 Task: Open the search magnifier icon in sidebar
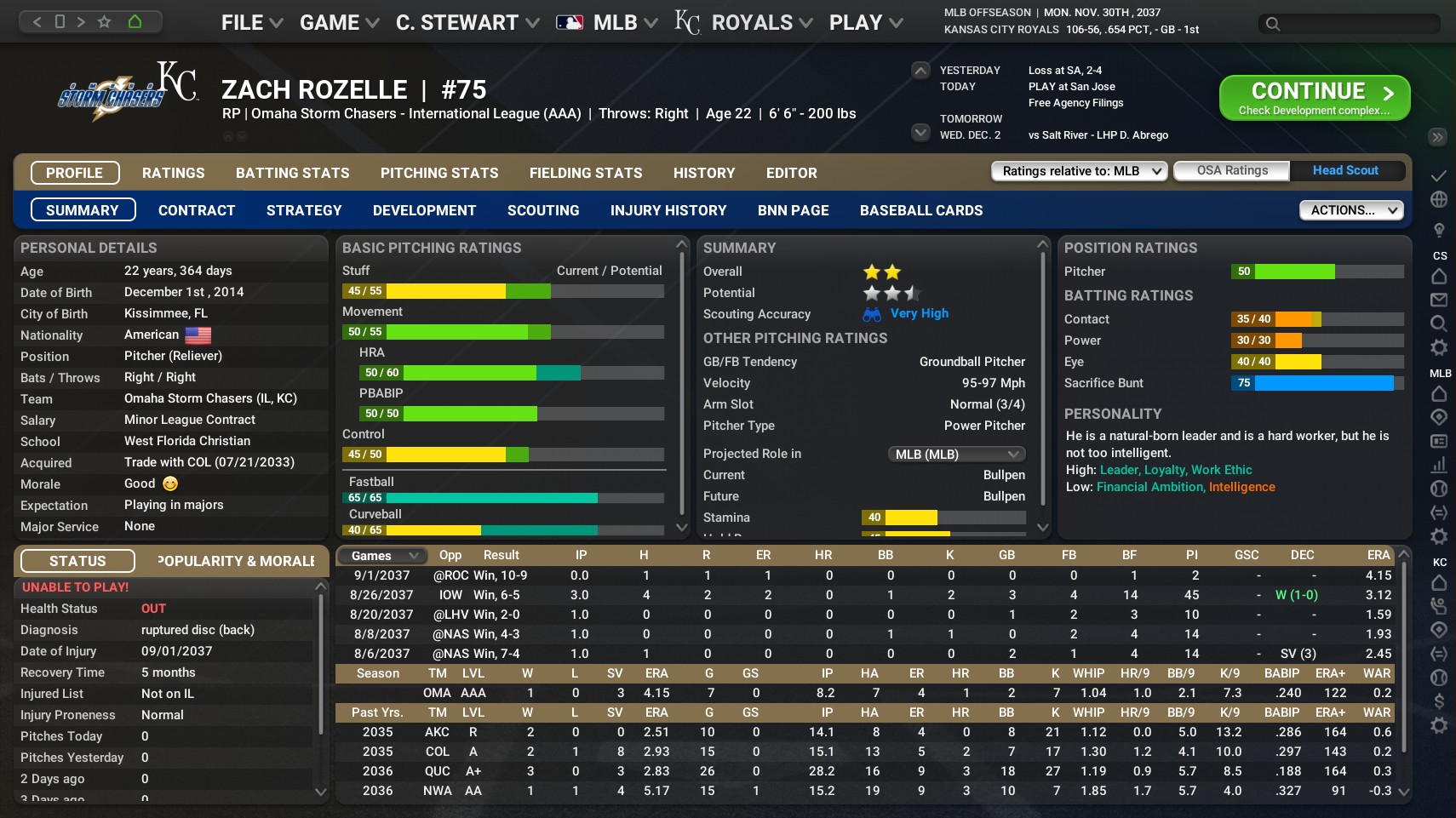click(x=1439, y=323)
